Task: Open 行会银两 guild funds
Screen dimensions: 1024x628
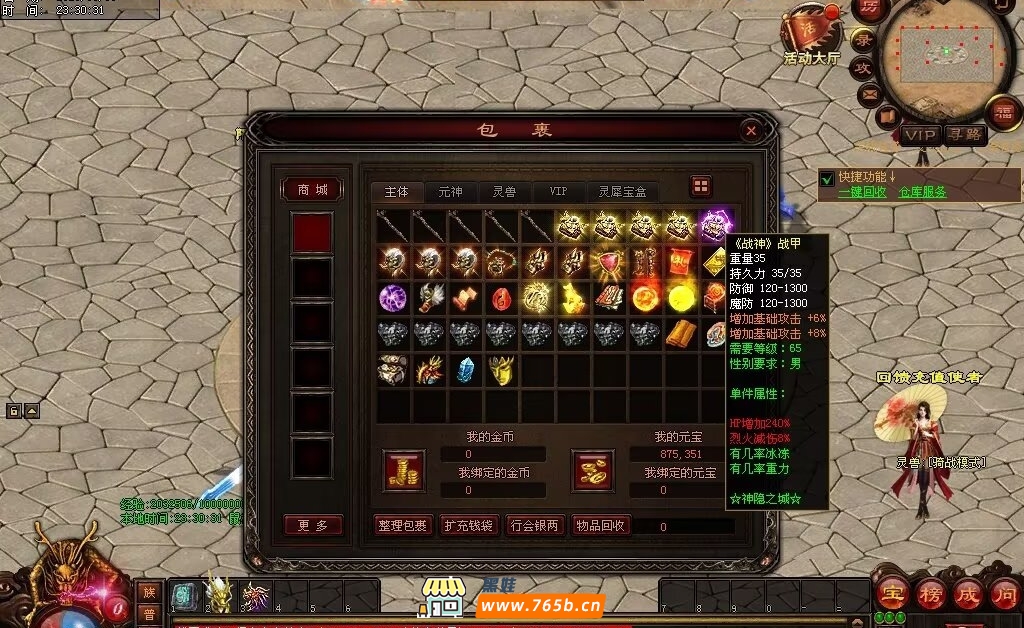Action: [536, 525]
